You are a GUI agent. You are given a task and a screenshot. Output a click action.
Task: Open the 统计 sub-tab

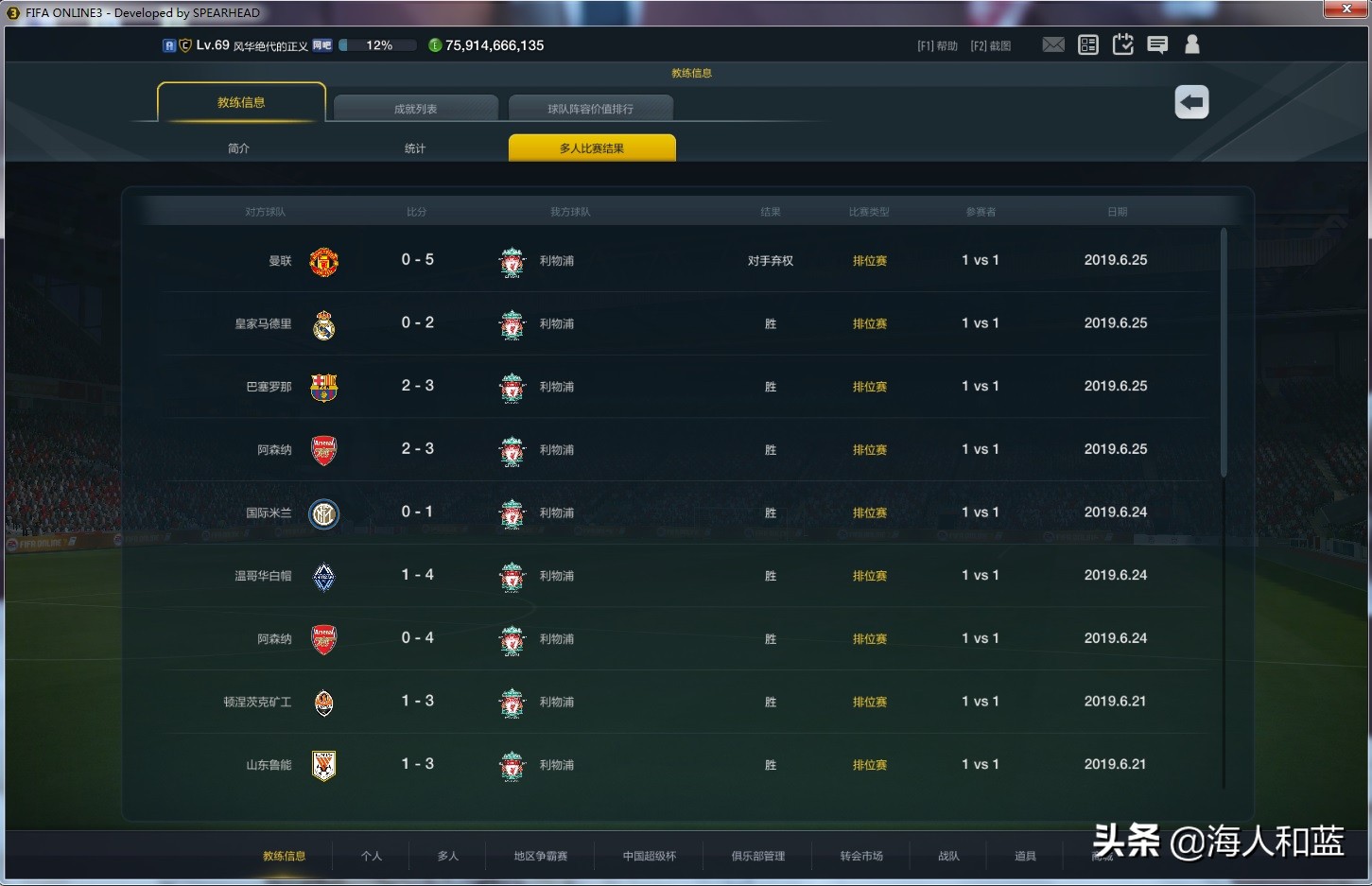(x=414, y=148)
